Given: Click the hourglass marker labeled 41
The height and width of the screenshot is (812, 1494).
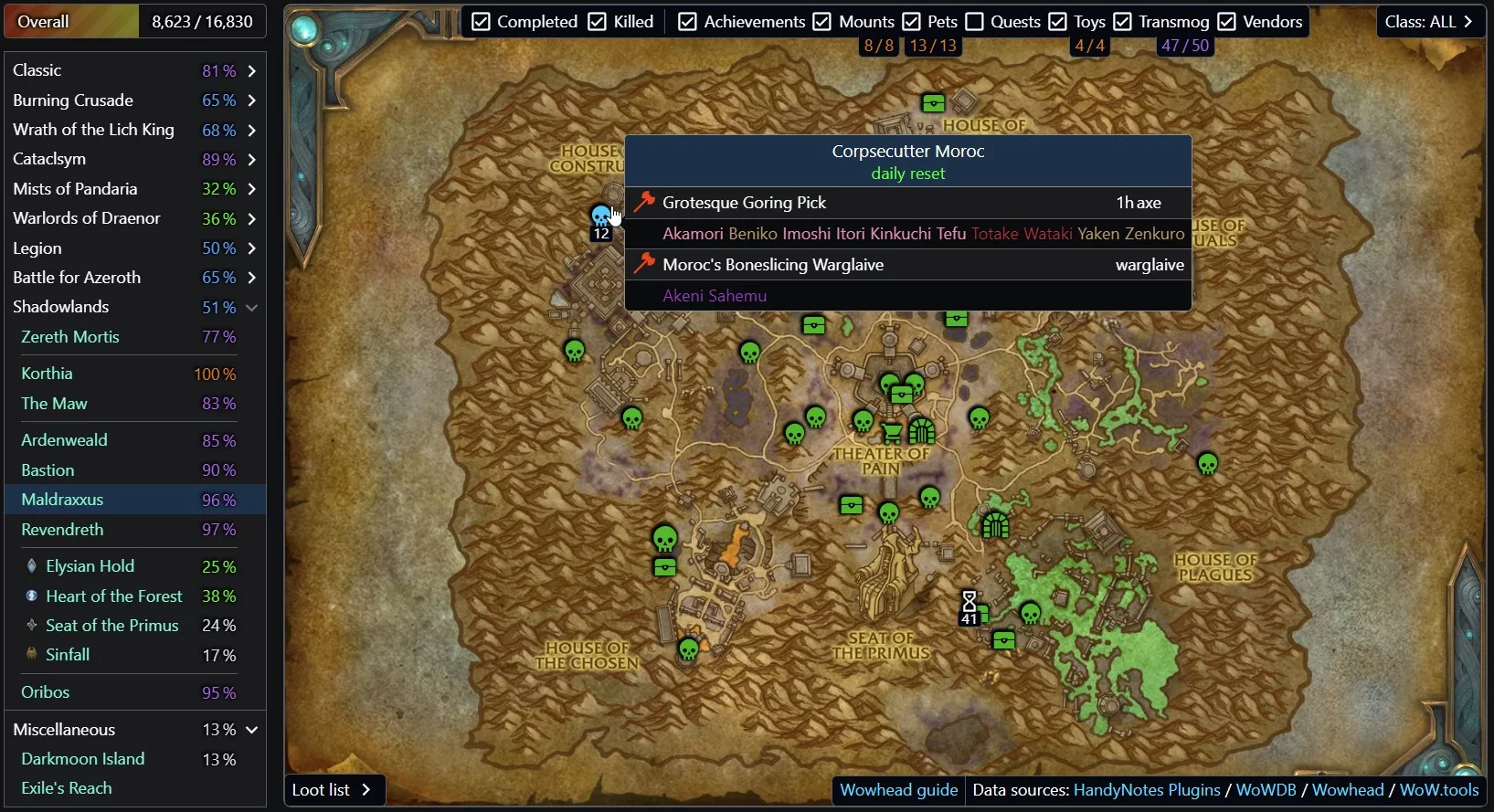Looking at the screenshot, I should (x=970, y=605).
